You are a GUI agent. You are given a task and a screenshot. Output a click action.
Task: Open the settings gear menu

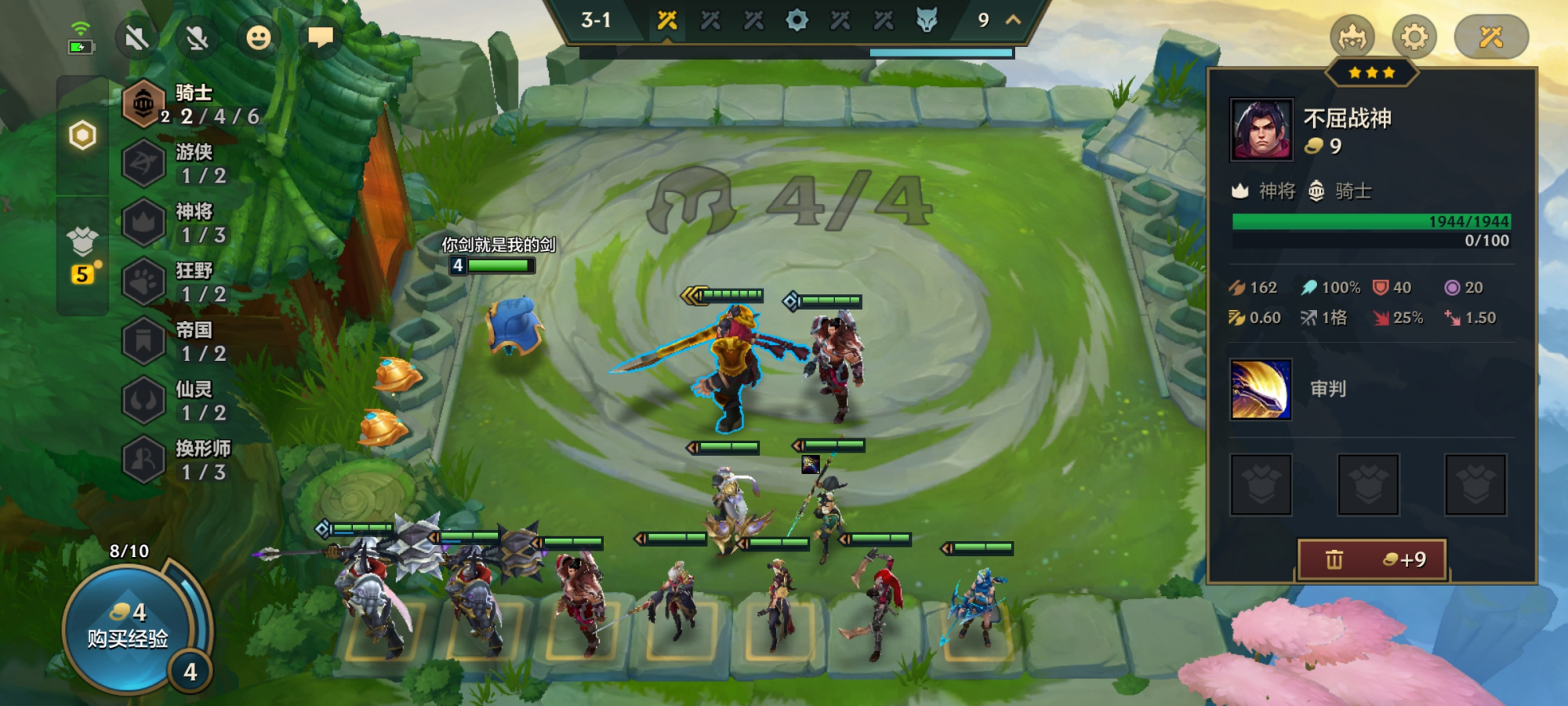(x=1414, y=37)
